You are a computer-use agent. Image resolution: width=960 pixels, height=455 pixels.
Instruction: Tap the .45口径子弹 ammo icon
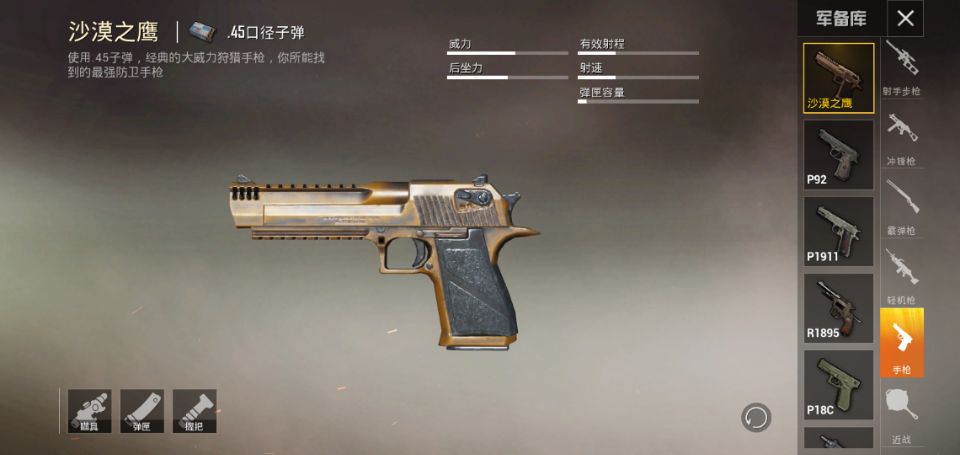(x=203, y=32)
